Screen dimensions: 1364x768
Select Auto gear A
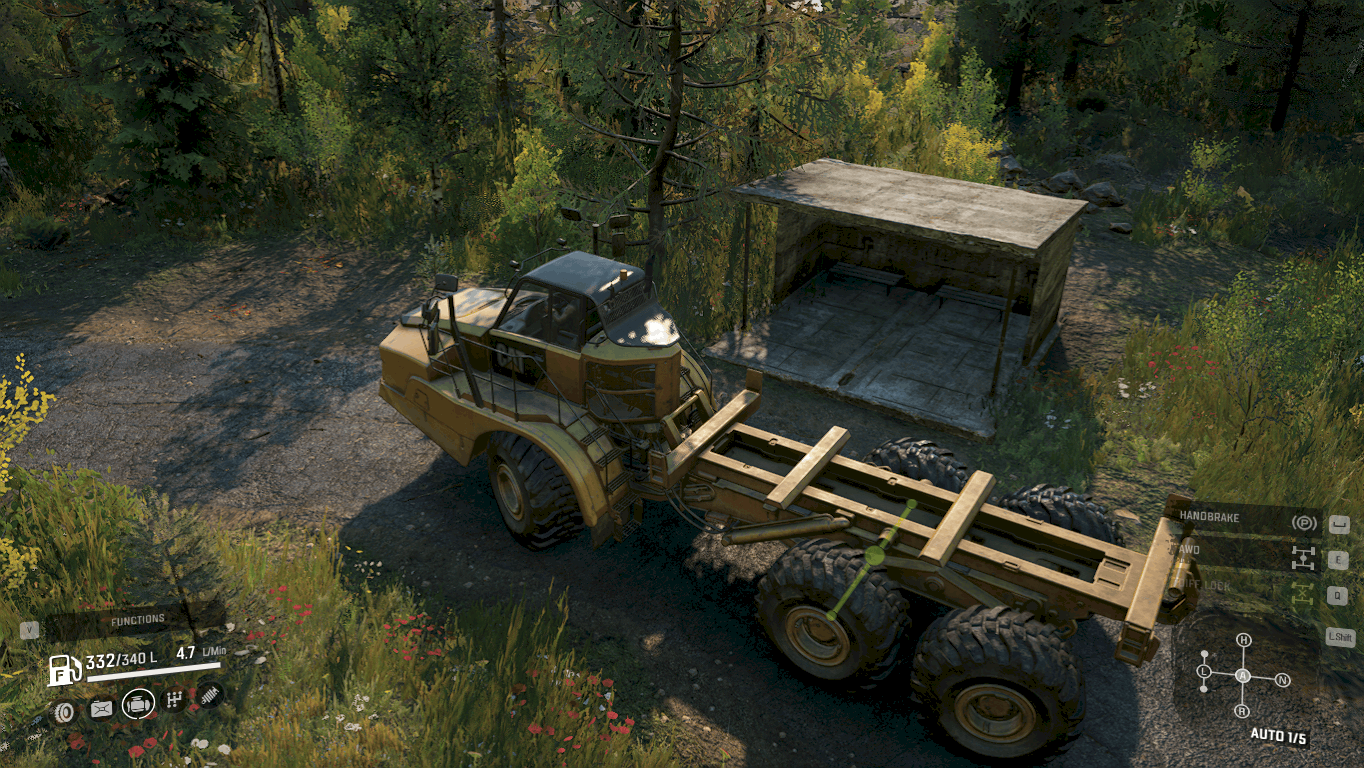click(1243, 676)
